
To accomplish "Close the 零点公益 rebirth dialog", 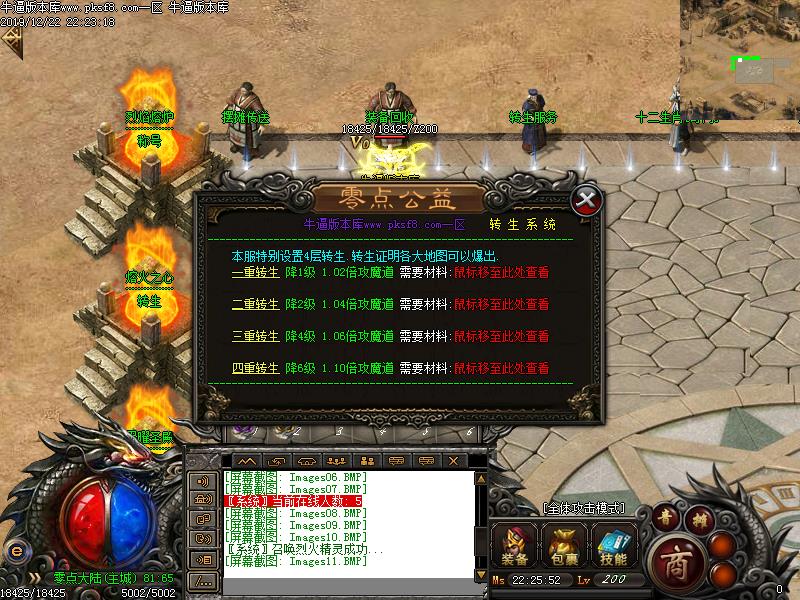I will pos(589,200).
